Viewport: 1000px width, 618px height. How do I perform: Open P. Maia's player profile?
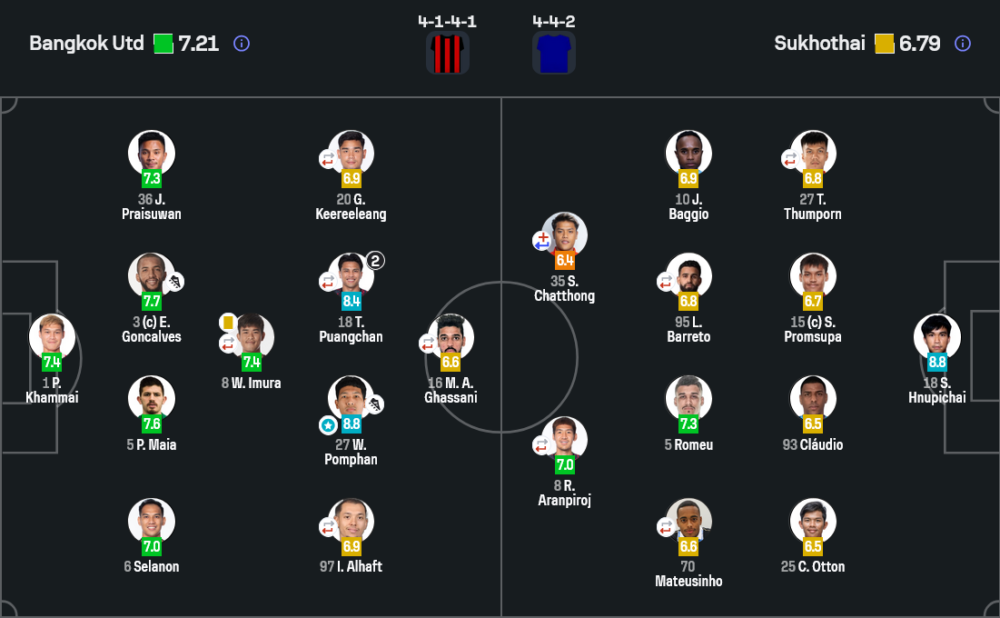tap(152, 398)
